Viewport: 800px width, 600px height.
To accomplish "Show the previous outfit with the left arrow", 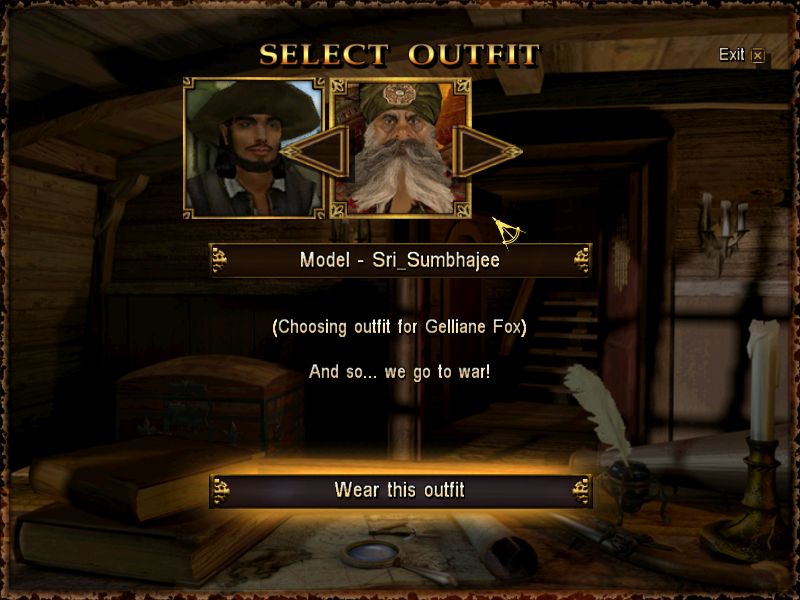I will pos(312,152).
